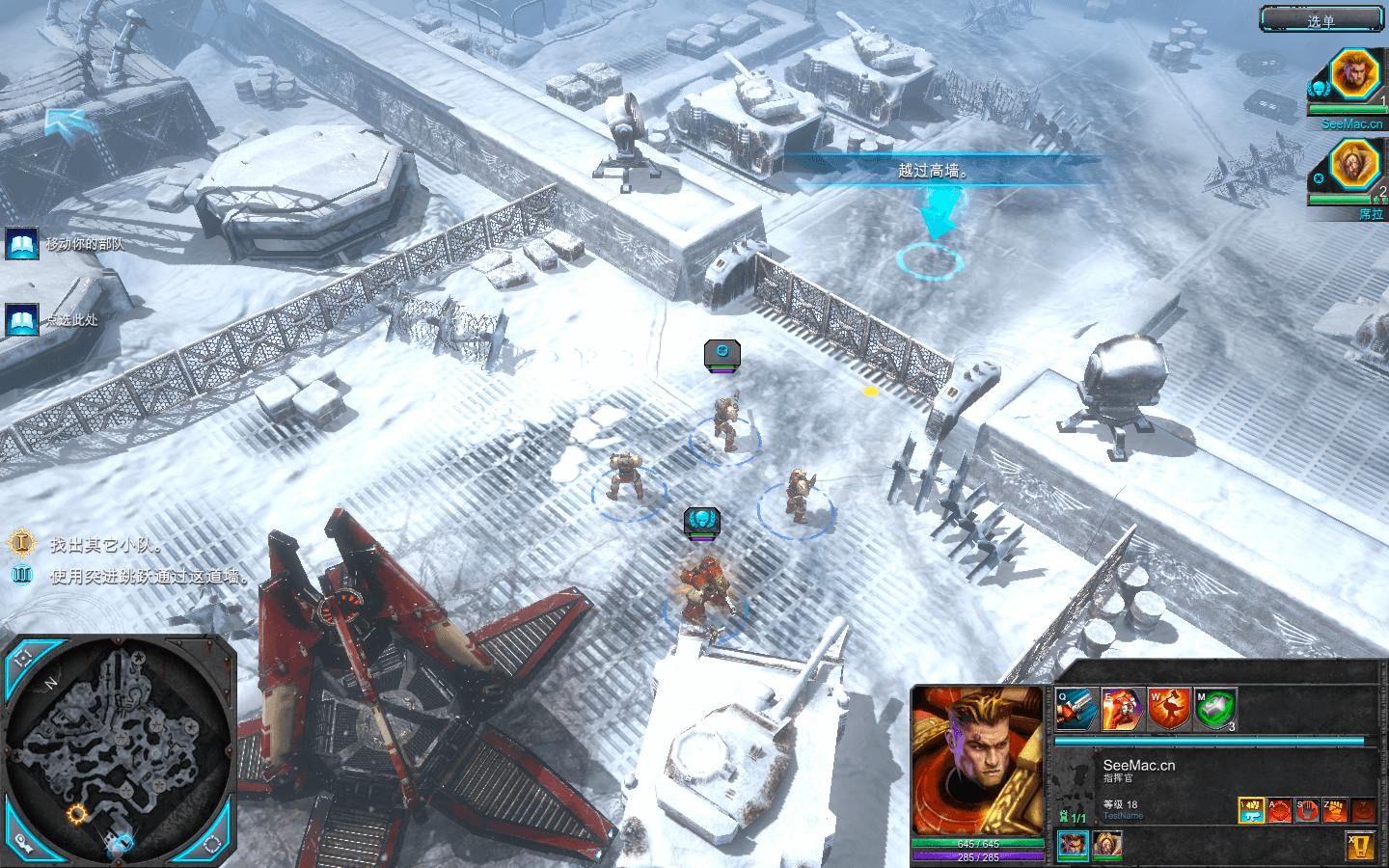The height and width of the screenshot is (868, 1389).
Task: Click the Z fist command icon
Action: point(1334,810)
